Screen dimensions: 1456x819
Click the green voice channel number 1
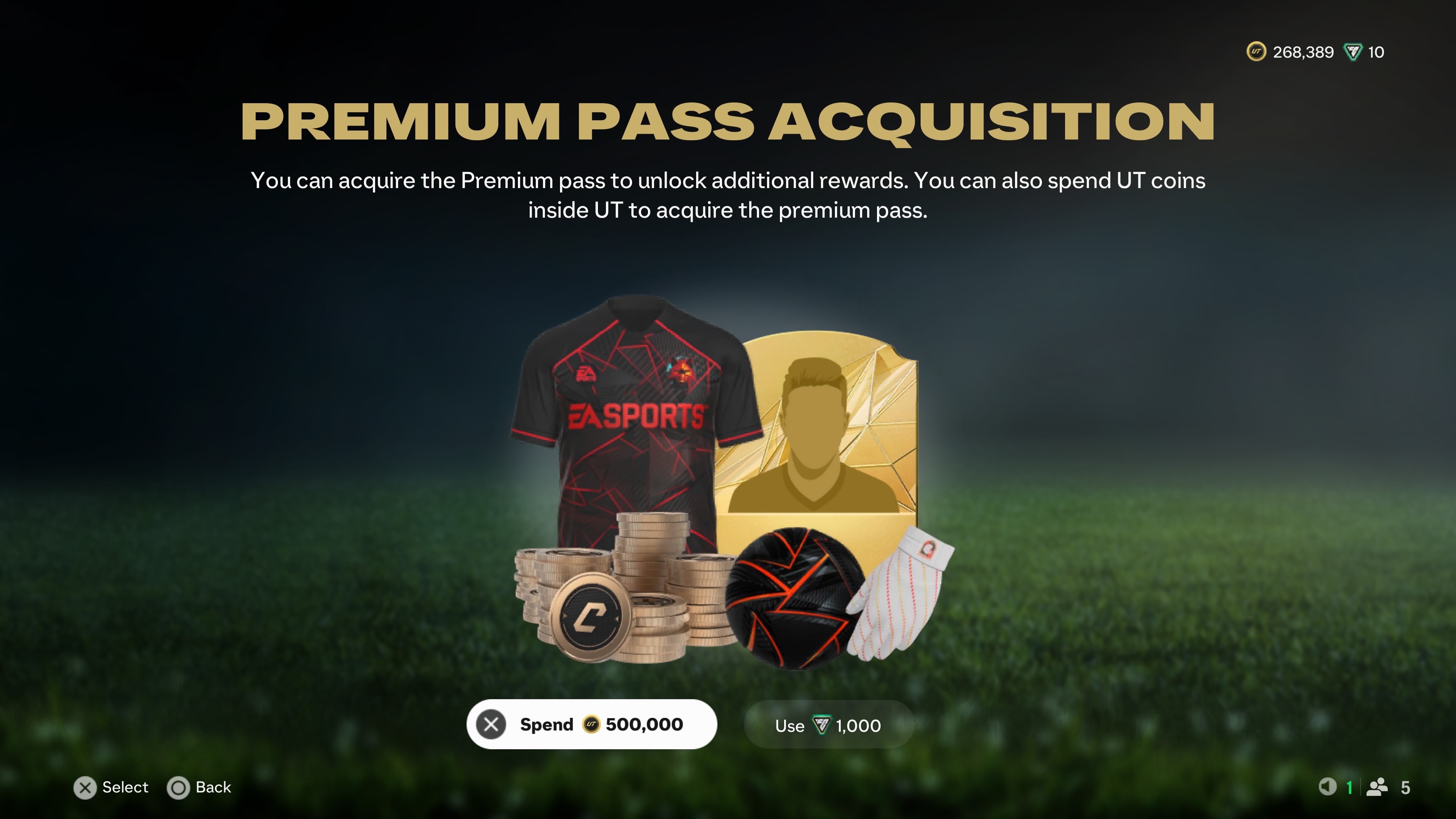[x=1350, y=788]
